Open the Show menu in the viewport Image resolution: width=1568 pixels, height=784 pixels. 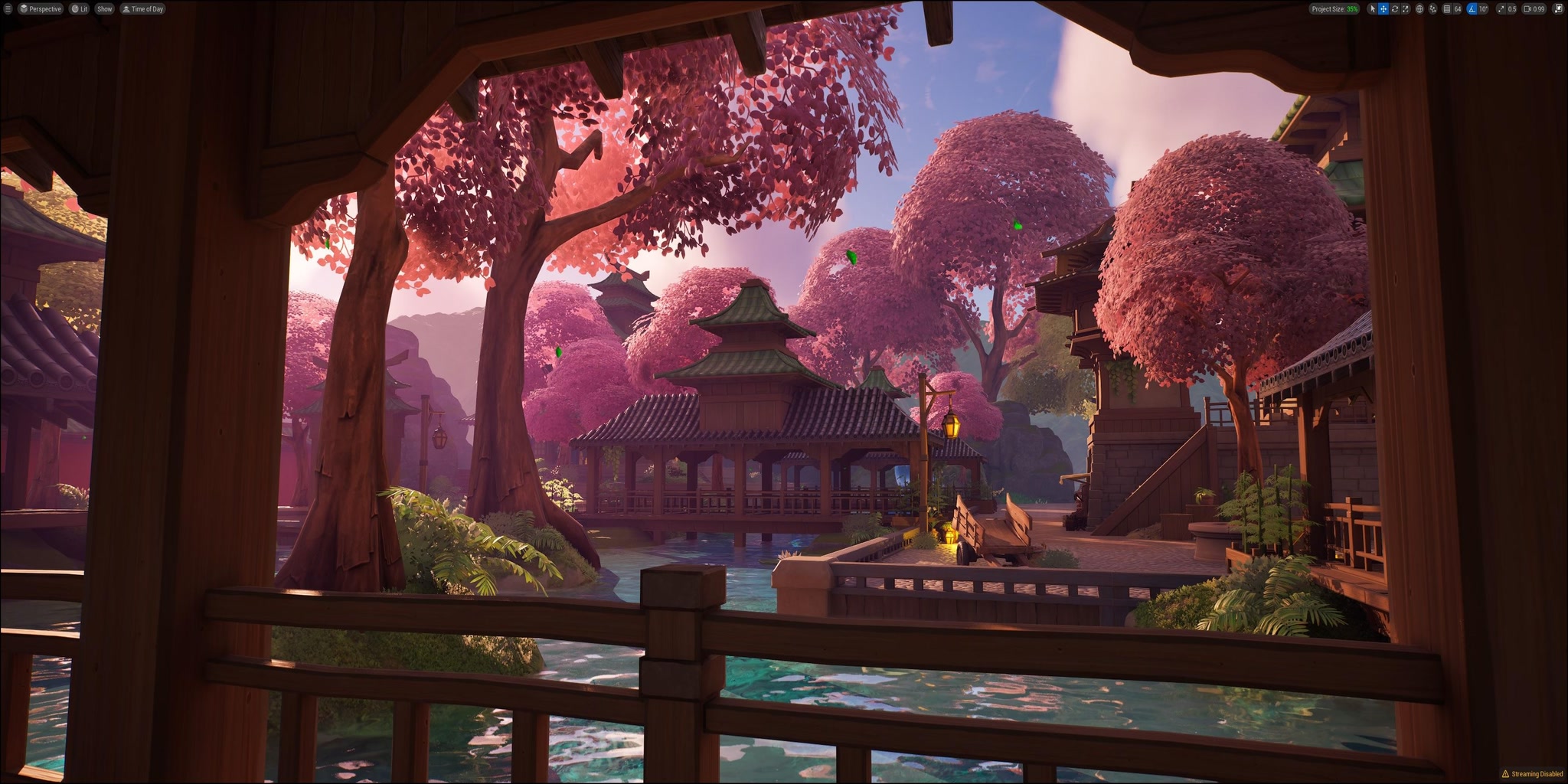coord(103,8)
